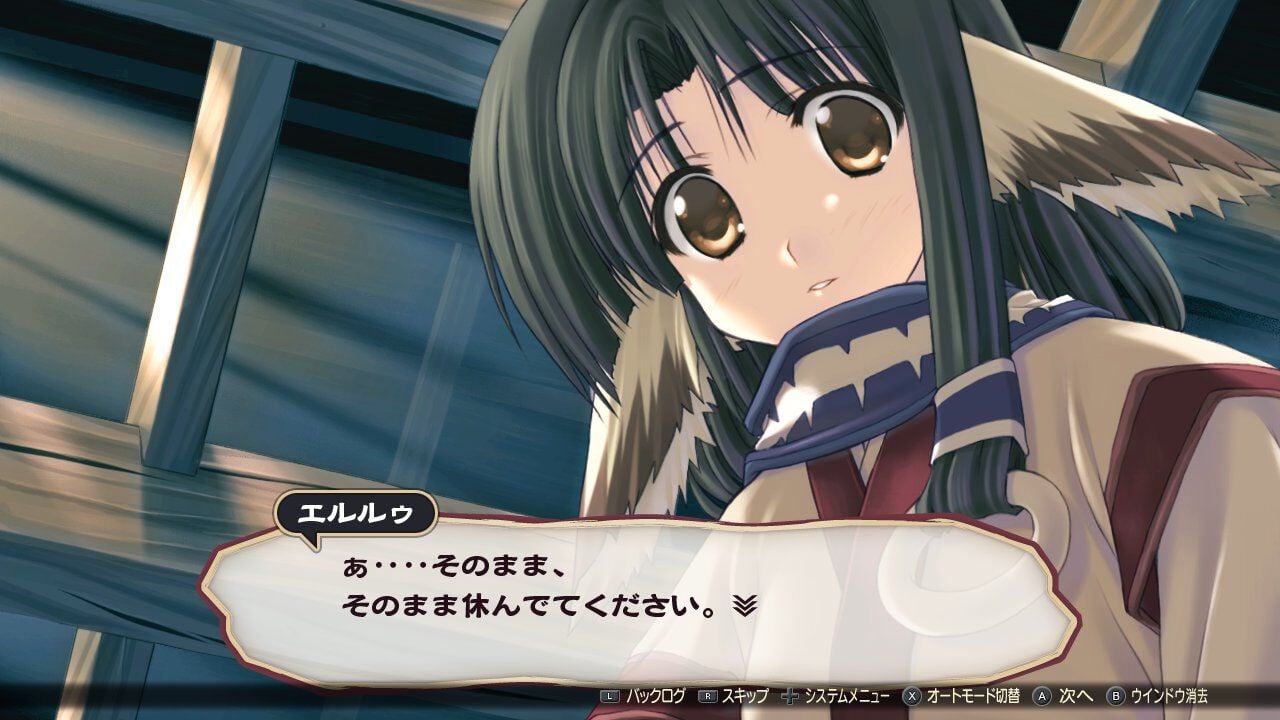This screenshot has width=1280, height=720.
Task: Click along the bottom shortcut bar strip
Action: click(x=900, y=701)
